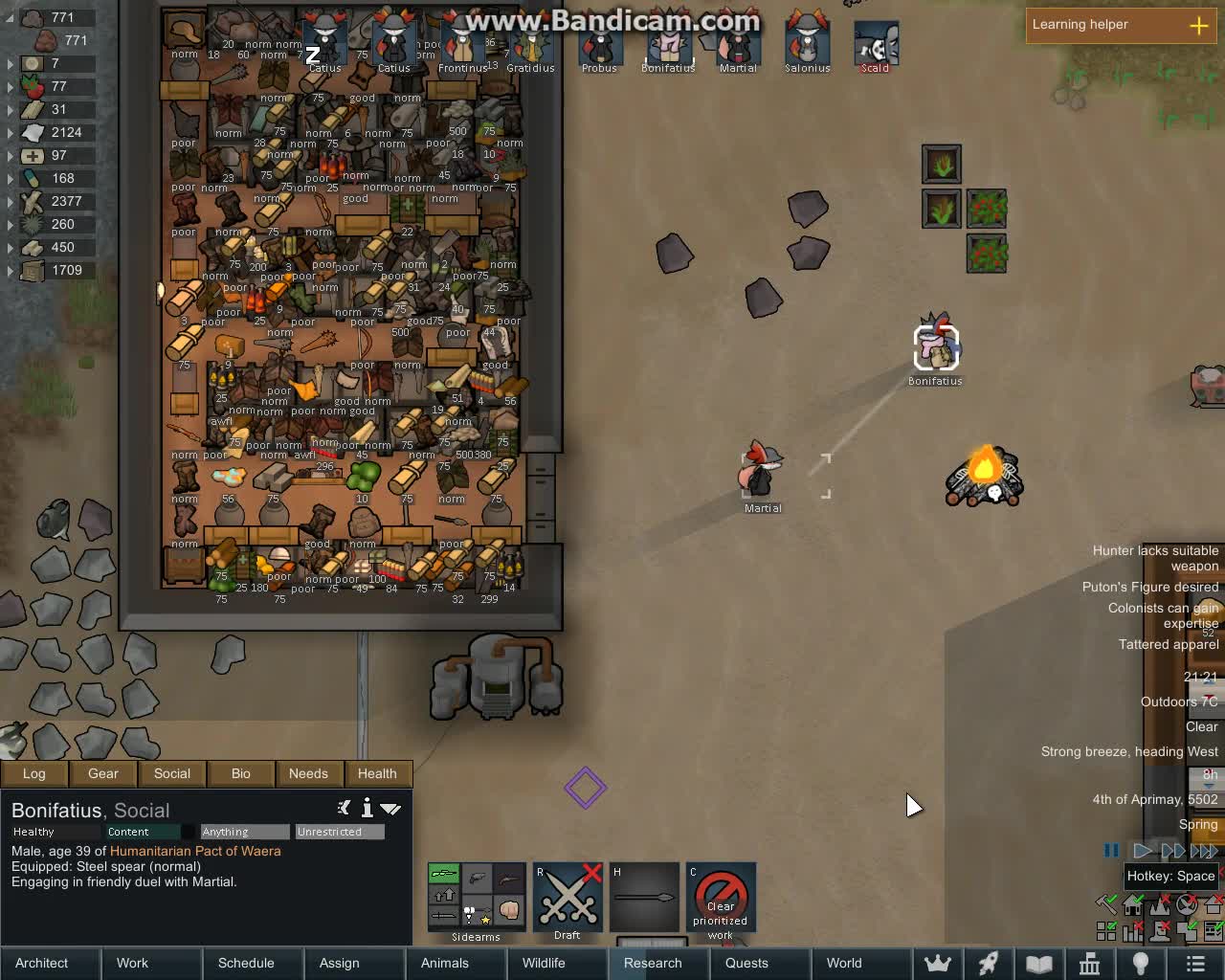Disable the home area display toggle
The height and width of the screenshot is (980, 1225).
click(1131, 903)
